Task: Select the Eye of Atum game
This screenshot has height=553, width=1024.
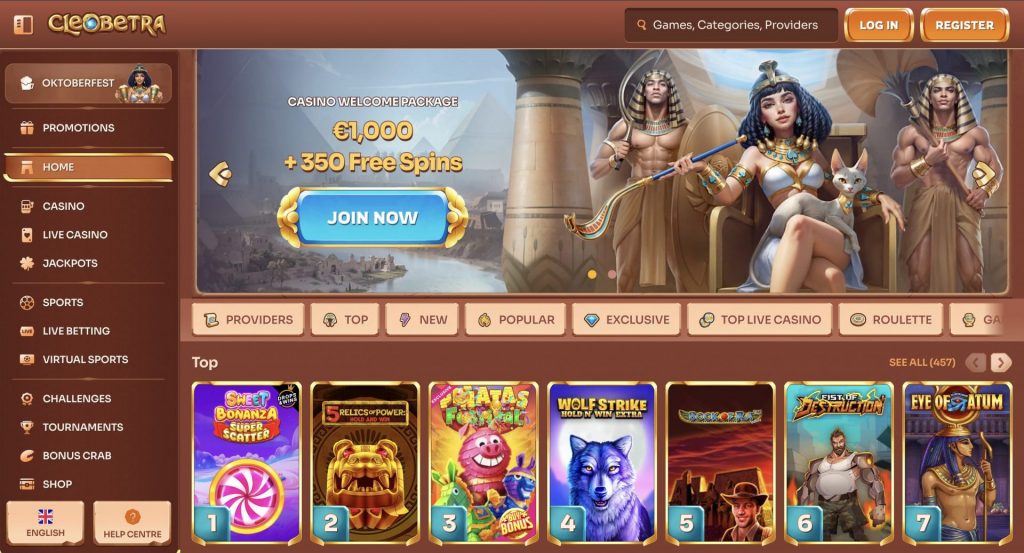Action: point(956,461)
